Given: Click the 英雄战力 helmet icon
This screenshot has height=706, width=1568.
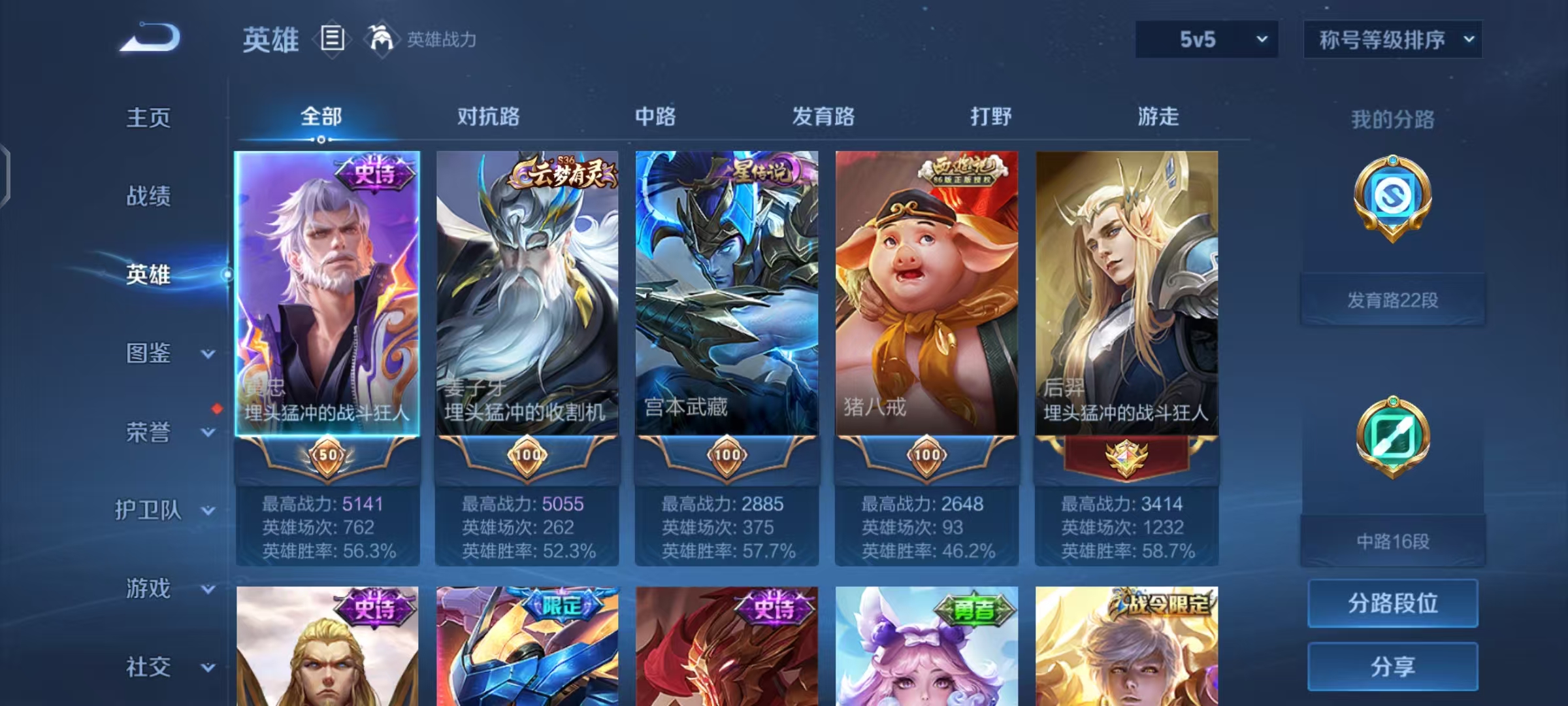Looking at the screenshot, I should [376, 39].
